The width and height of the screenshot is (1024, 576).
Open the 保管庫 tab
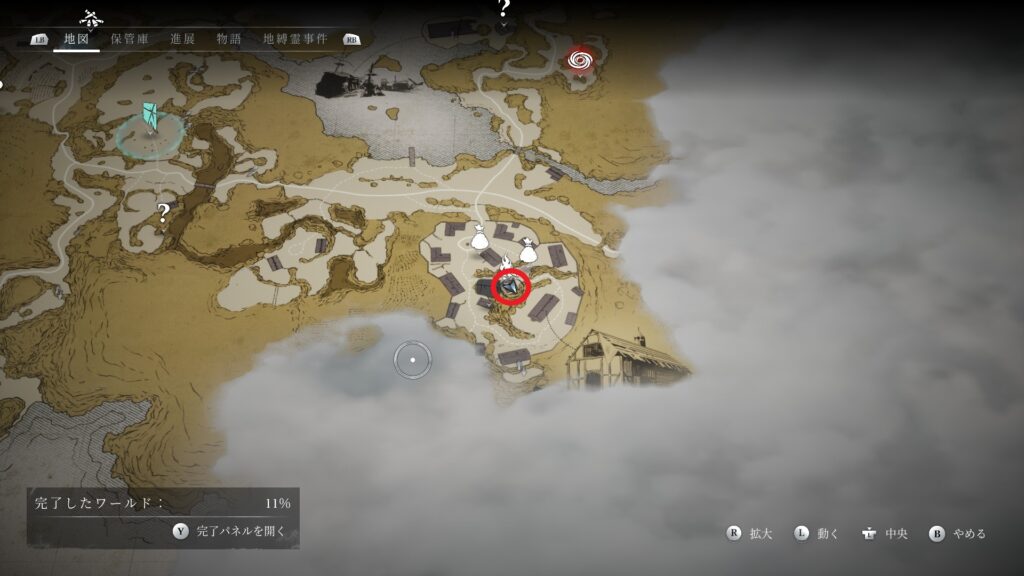(x=129, y=39)
